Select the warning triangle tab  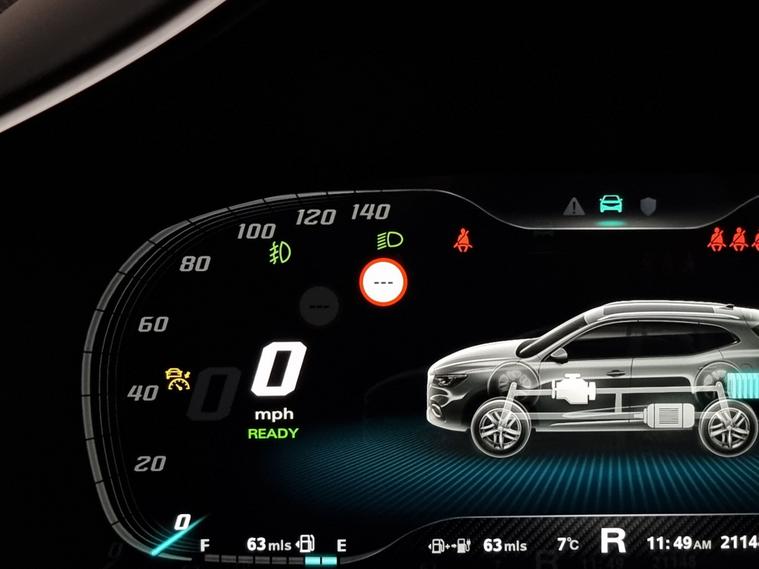coord(573,207)
